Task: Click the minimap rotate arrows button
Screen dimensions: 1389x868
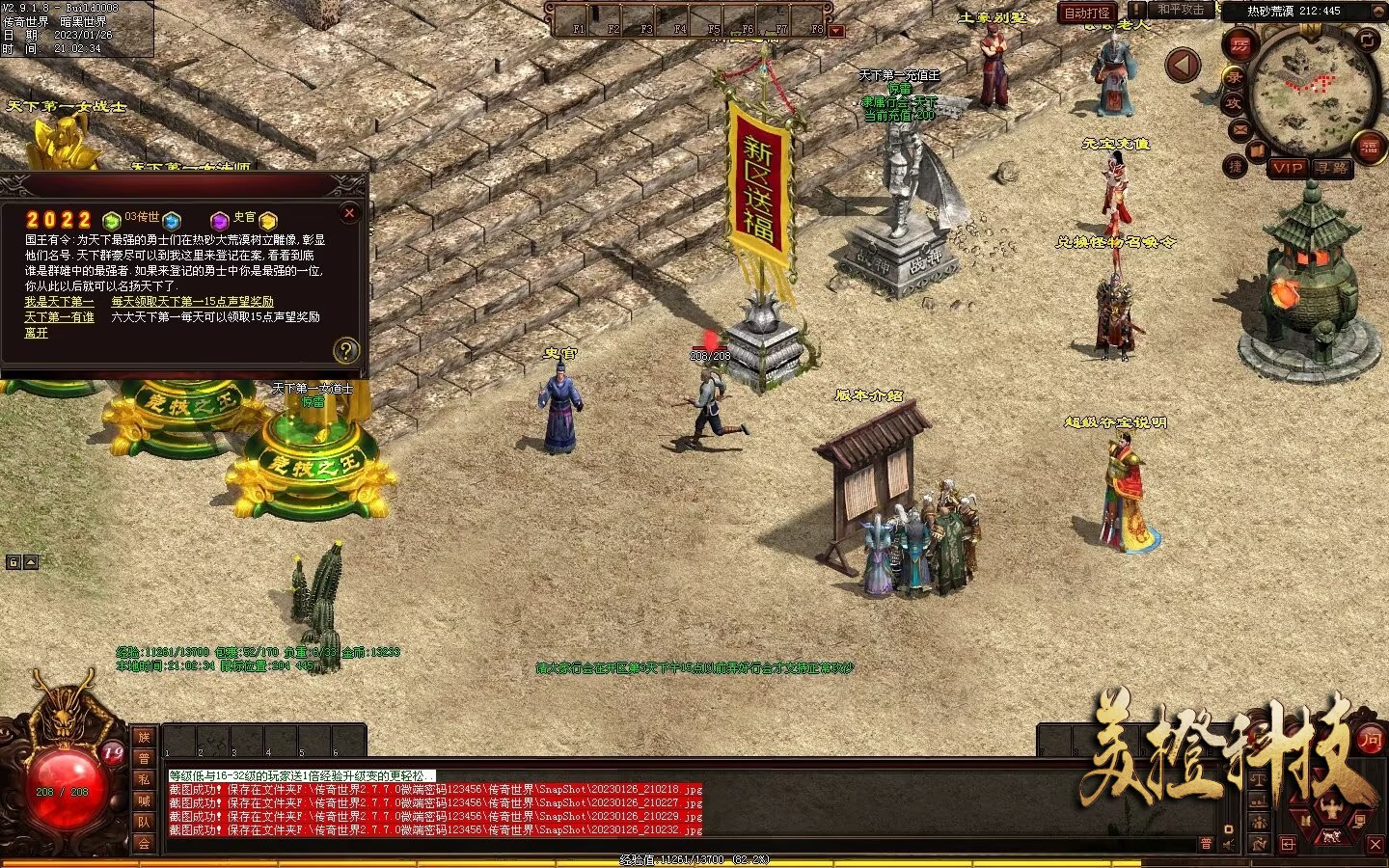Action: (x=1368, y=40)
